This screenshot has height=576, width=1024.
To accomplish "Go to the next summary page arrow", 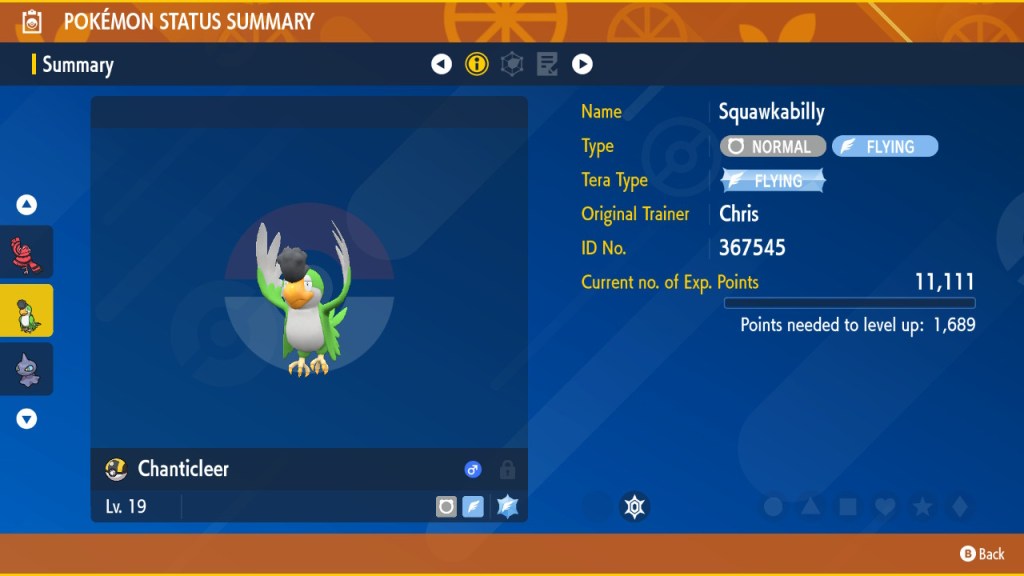I will [582, 65].
